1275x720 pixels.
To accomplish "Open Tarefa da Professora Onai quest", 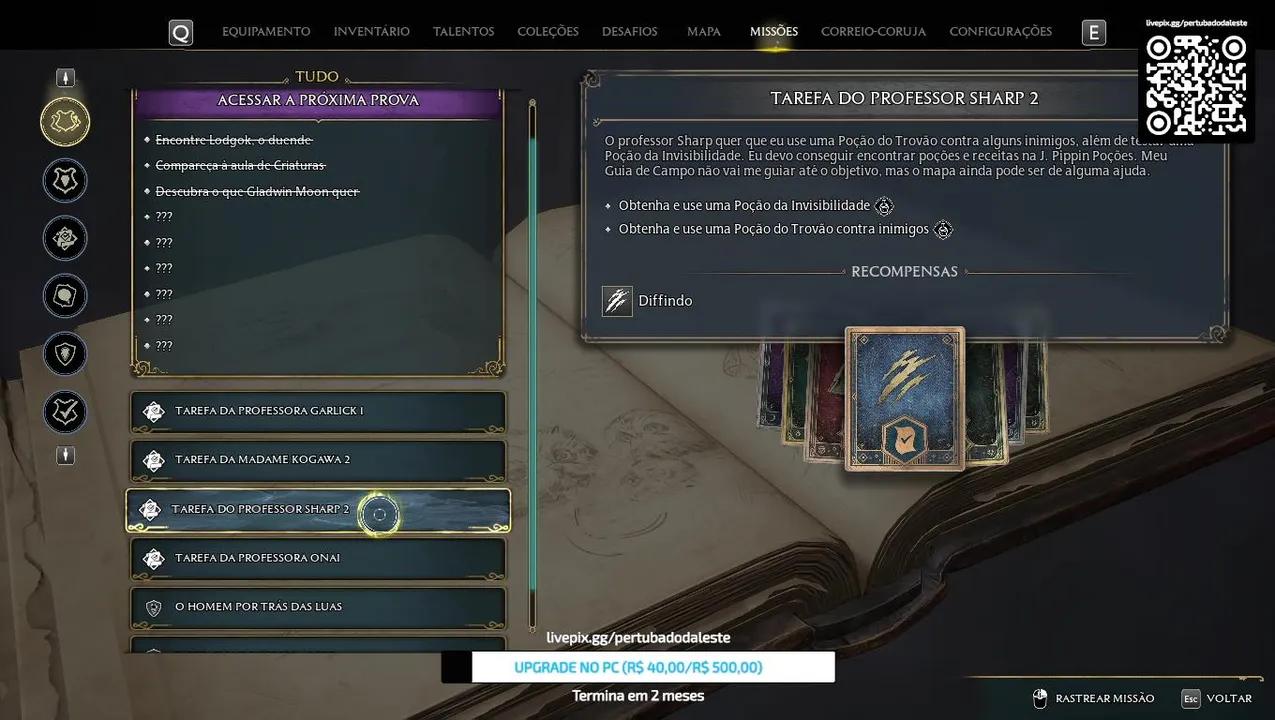I will [x=318, y=558].
